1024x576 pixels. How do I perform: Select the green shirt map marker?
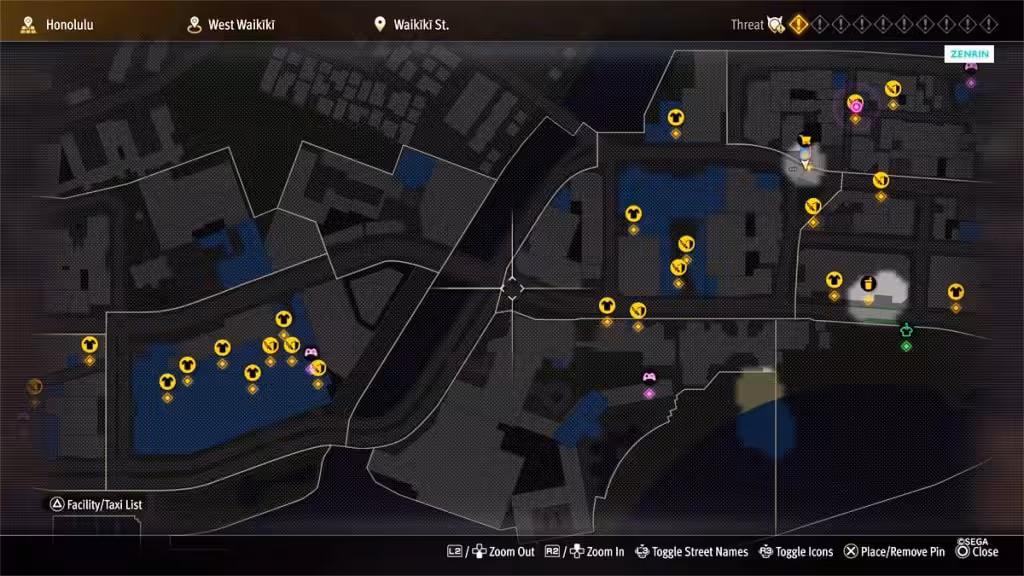tap(906, 331)
